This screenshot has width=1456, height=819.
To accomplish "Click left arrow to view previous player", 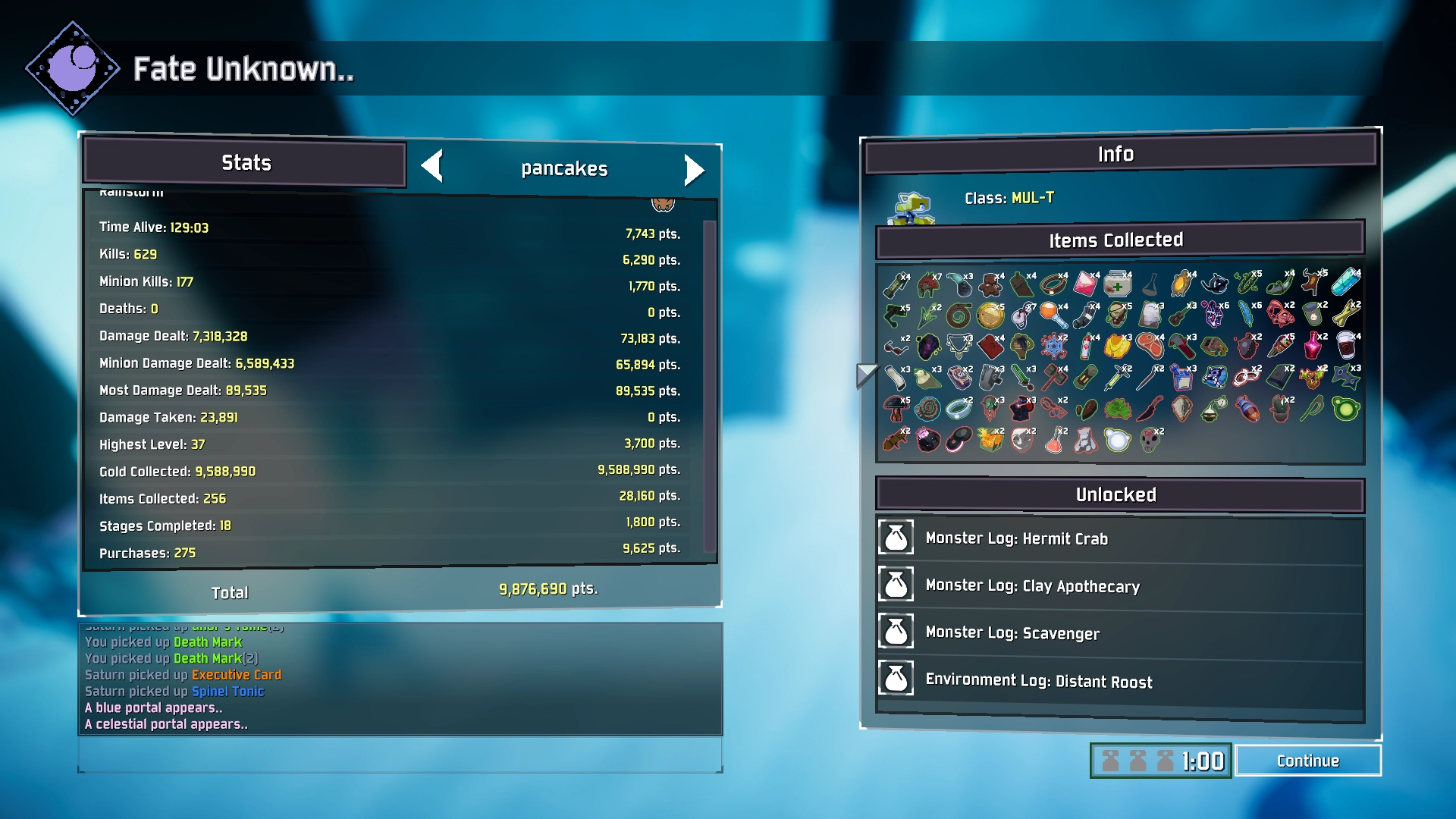I will [434, 170].
